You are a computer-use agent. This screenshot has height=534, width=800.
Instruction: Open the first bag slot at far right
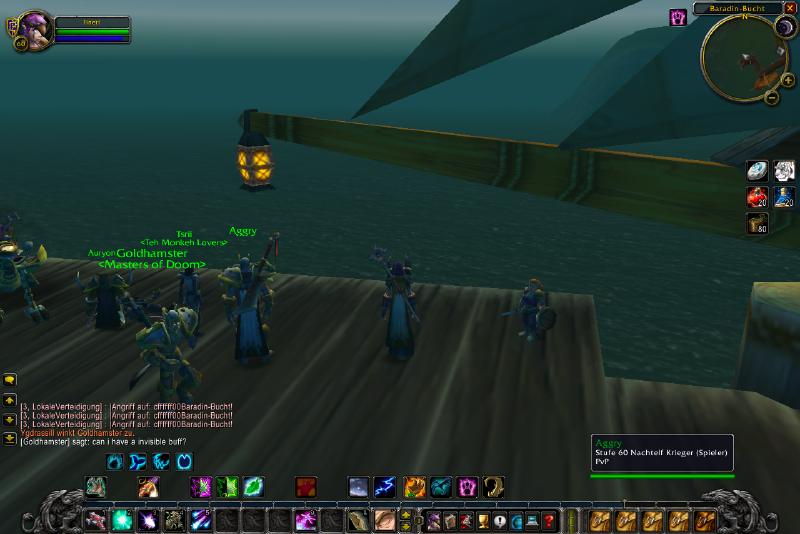(x=706, y=520)
